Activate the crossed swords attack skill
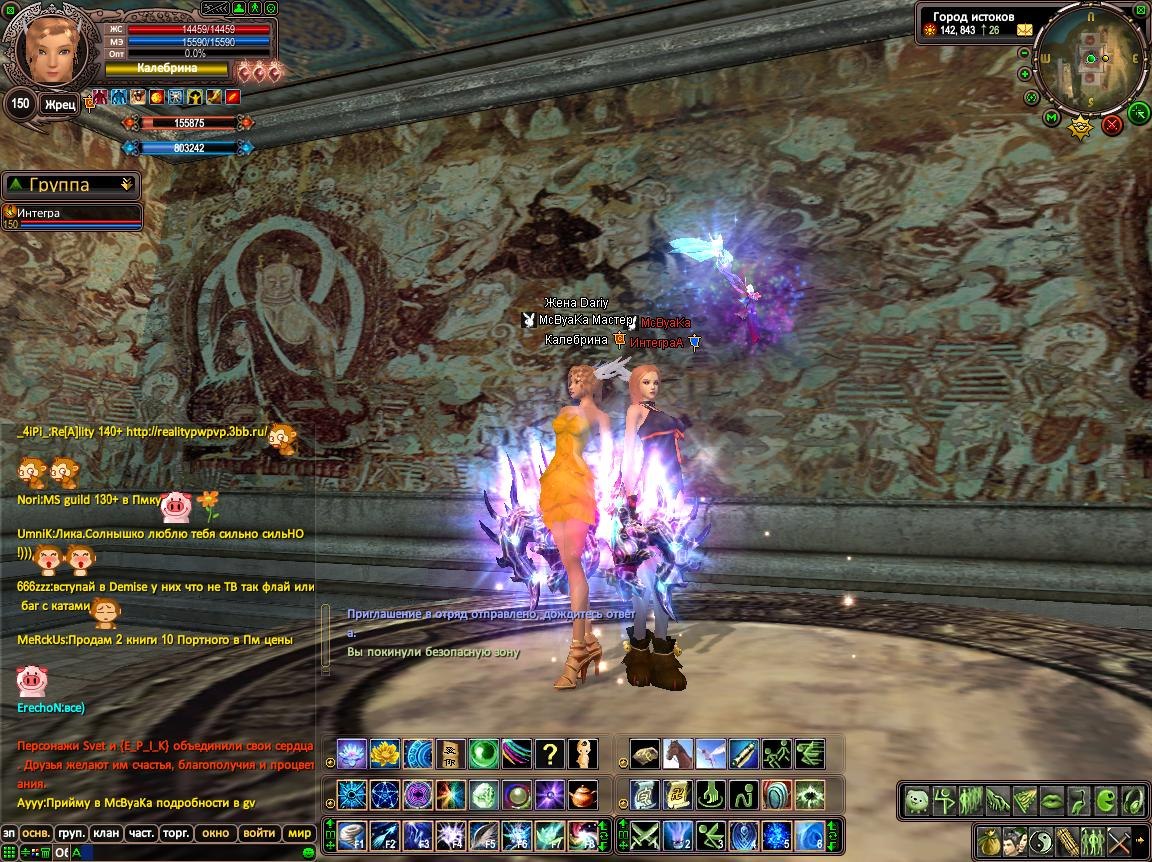The width and height of the screenshot is (1152, 862). [x=643, y=834]
